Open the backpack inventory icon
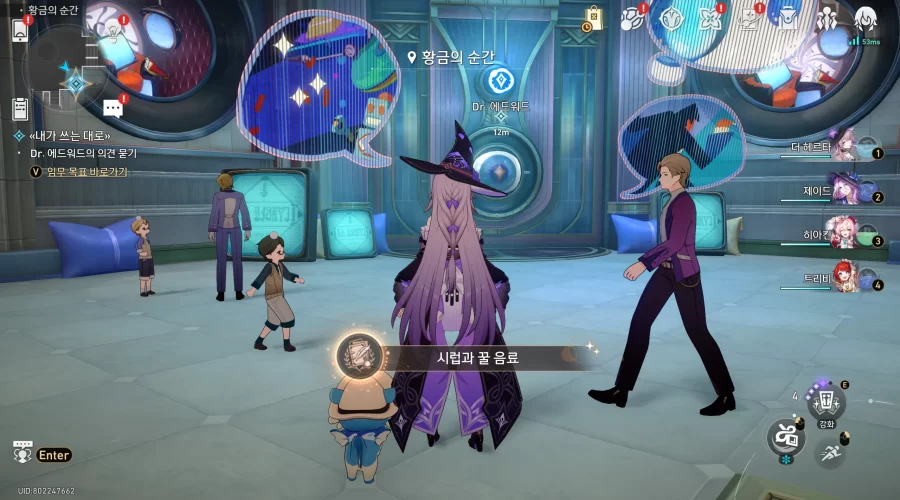 [x=790, y=18]
